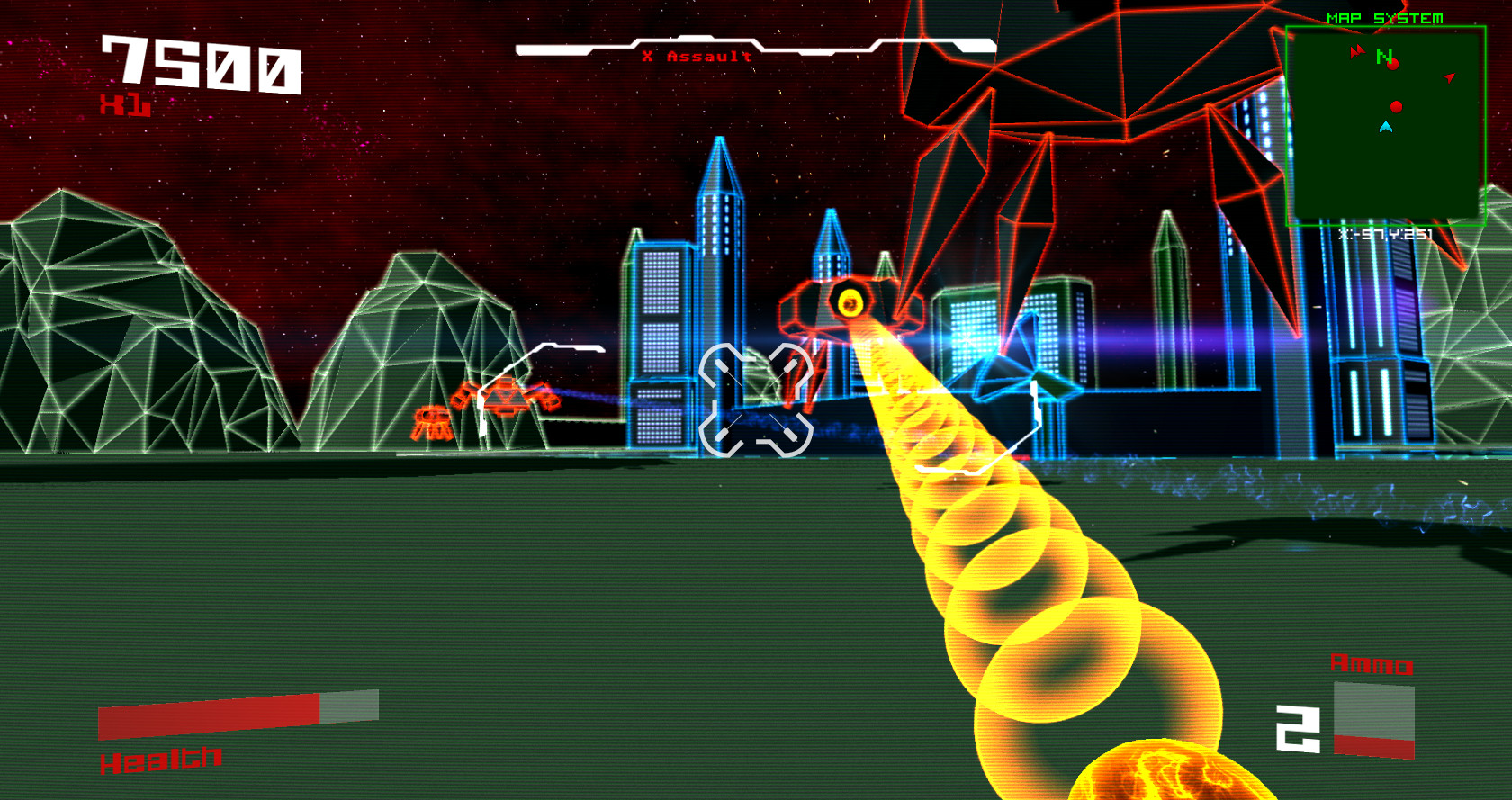Click the player position arrow on the minimap
This screenshot has width=1512, height=800.
coord(1386,127)
